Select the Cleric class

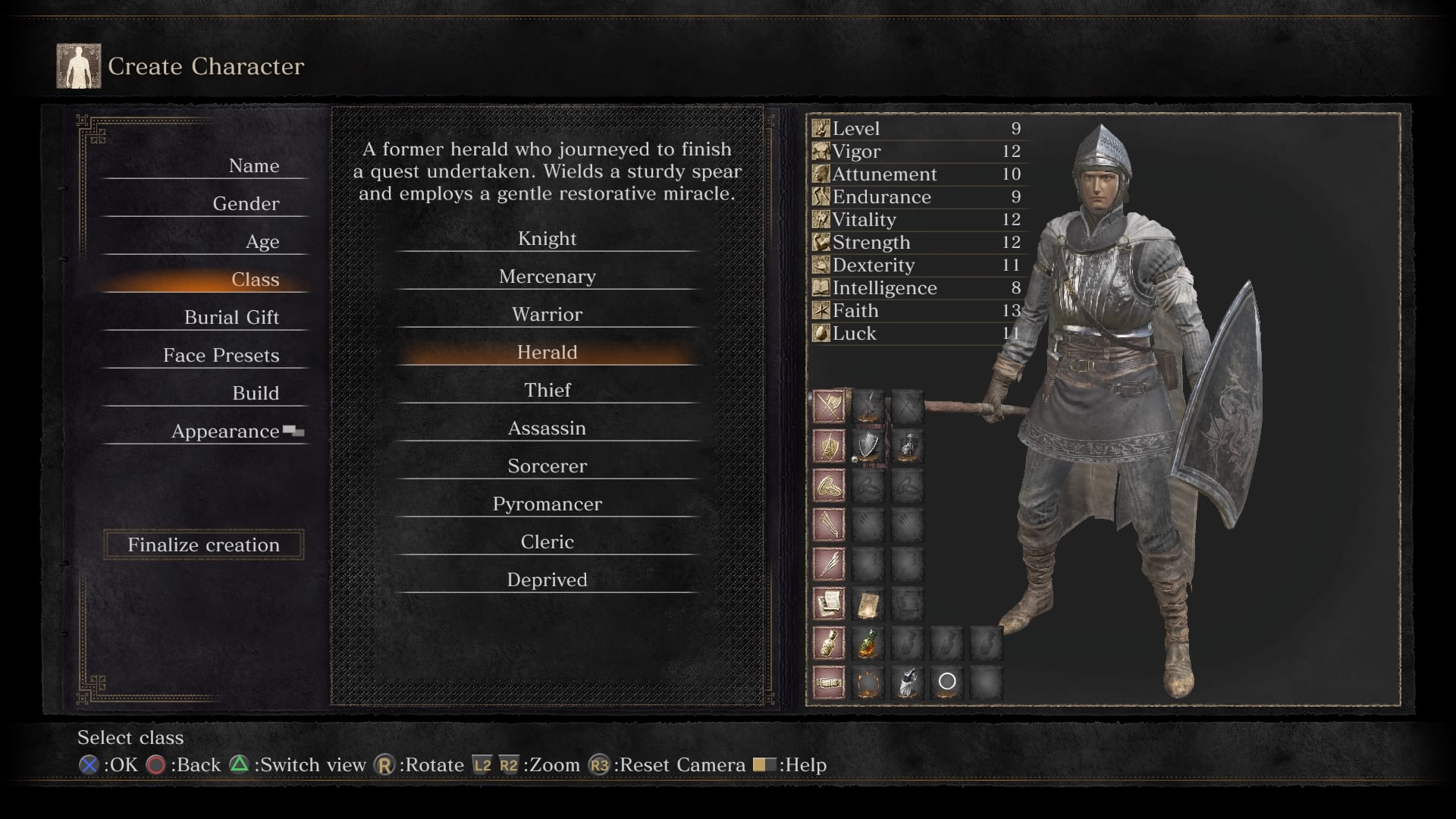[547, 542]
